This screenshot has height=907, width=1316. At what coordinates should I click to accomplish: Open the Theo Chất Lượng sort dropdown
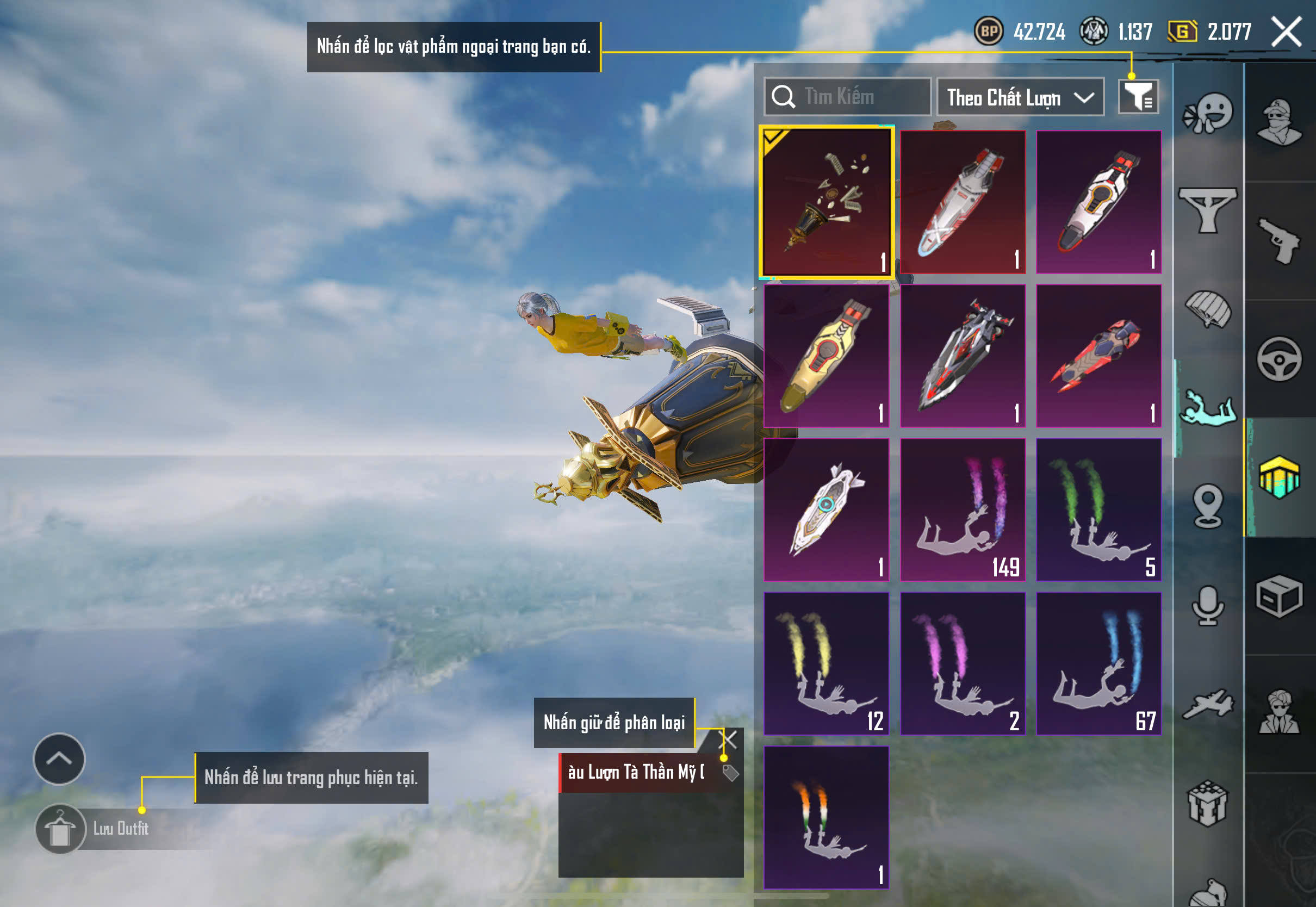pyautogui.click(x=1020, y=97)
